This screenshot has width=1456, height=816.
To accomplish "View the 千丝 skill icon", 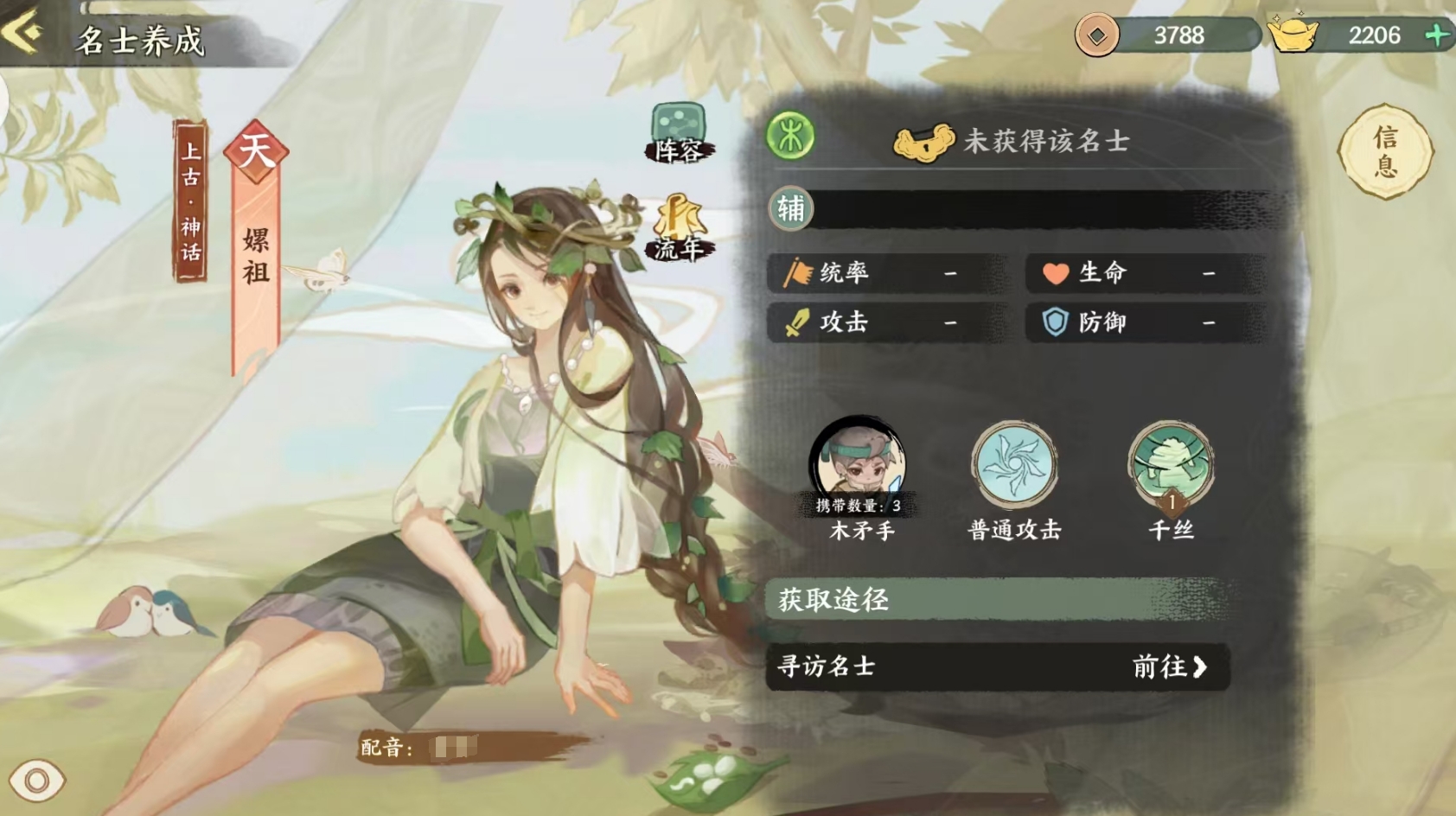I will 1171,465.
